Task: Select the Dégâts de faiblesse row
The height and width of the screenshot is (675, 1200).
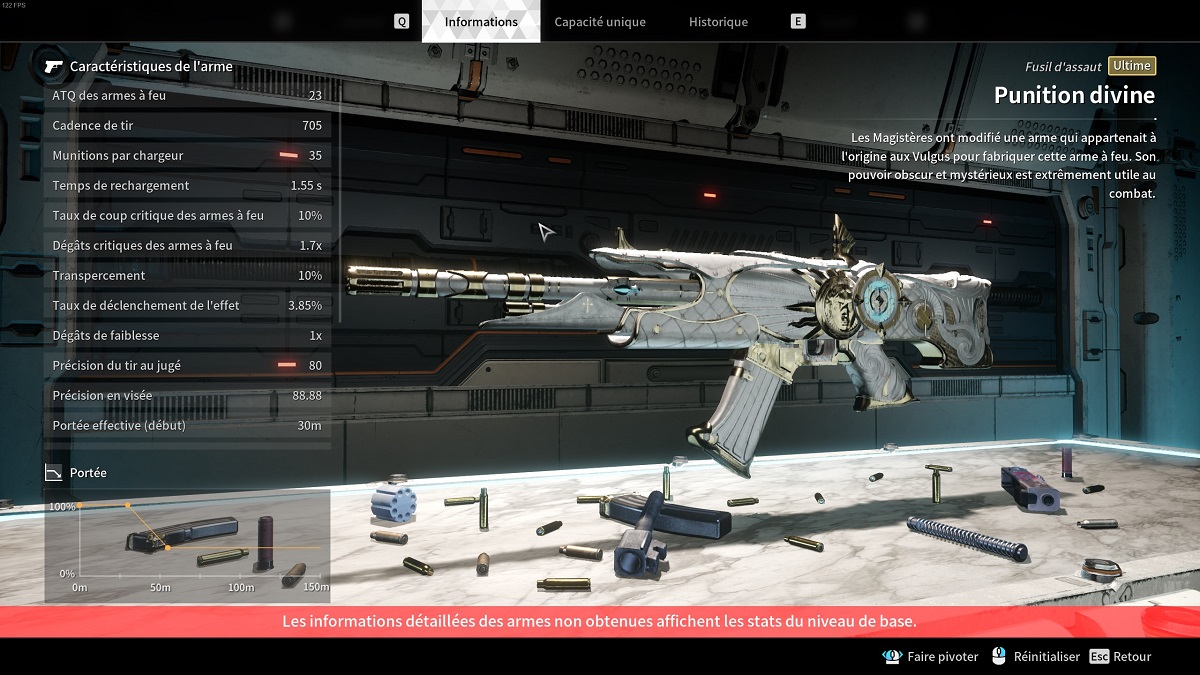Action: [187, 336]
